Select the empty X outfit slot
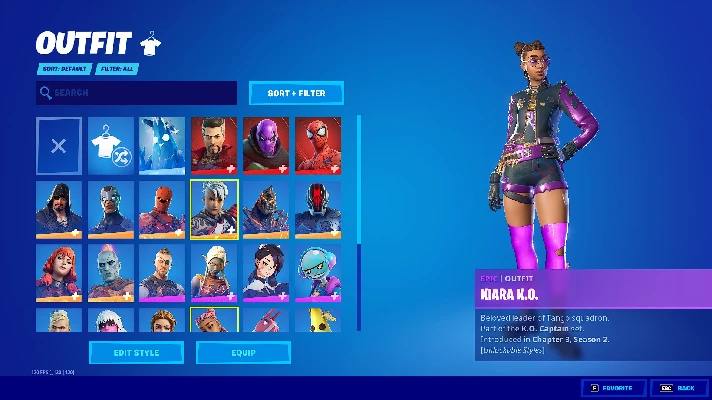The image size is (712, 400). 59,145
